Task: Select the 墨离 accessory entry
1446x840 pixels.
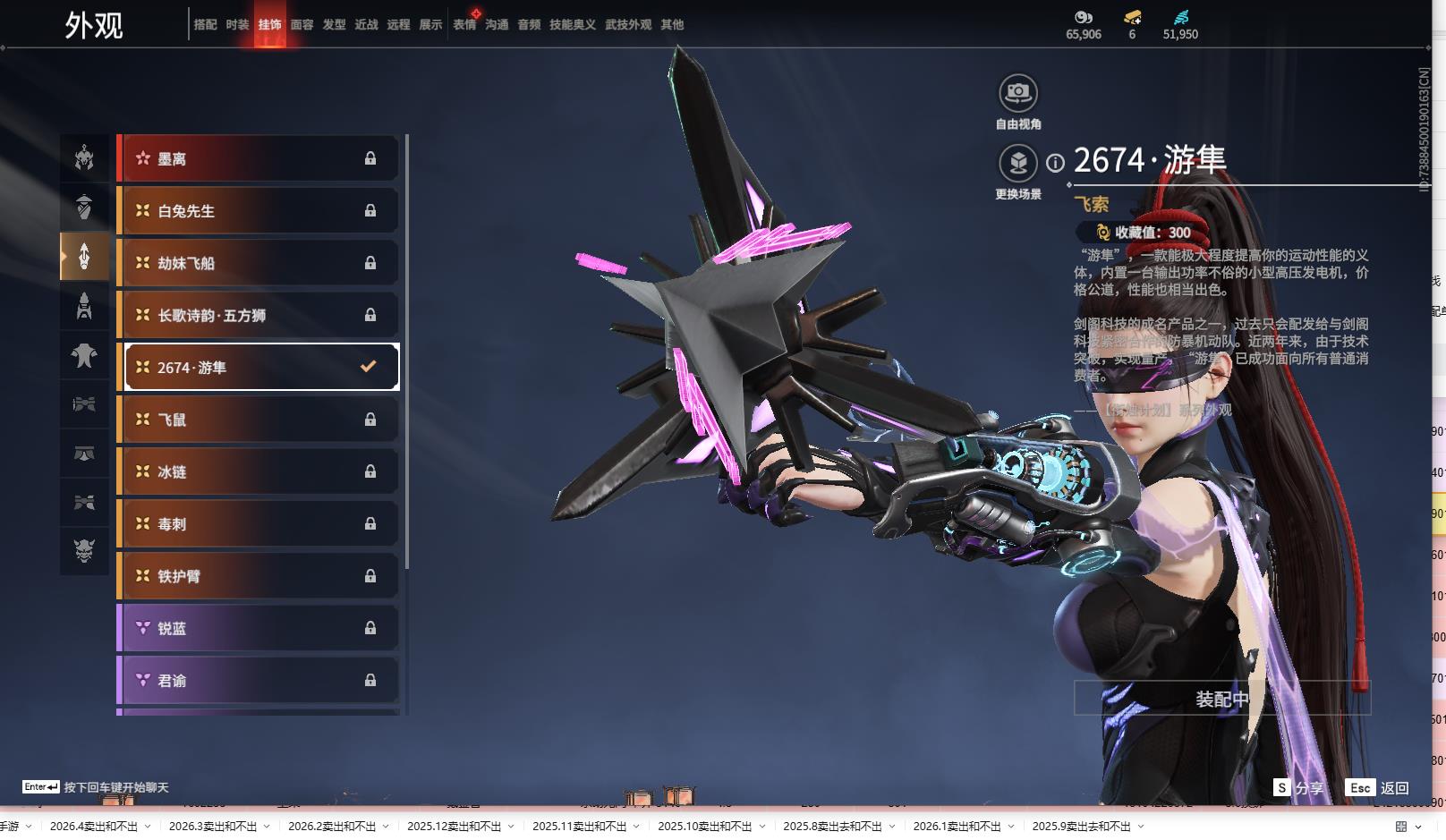Action: (x=259, y=159)
